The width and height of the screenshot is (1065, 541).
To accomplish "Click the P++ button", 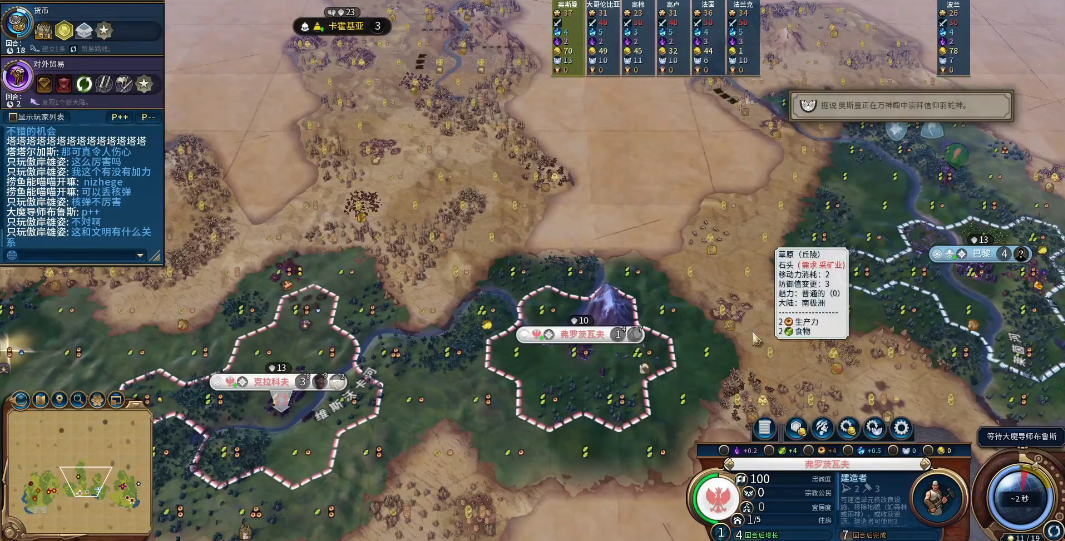I will pyautogui.click(x=118, y=117).
